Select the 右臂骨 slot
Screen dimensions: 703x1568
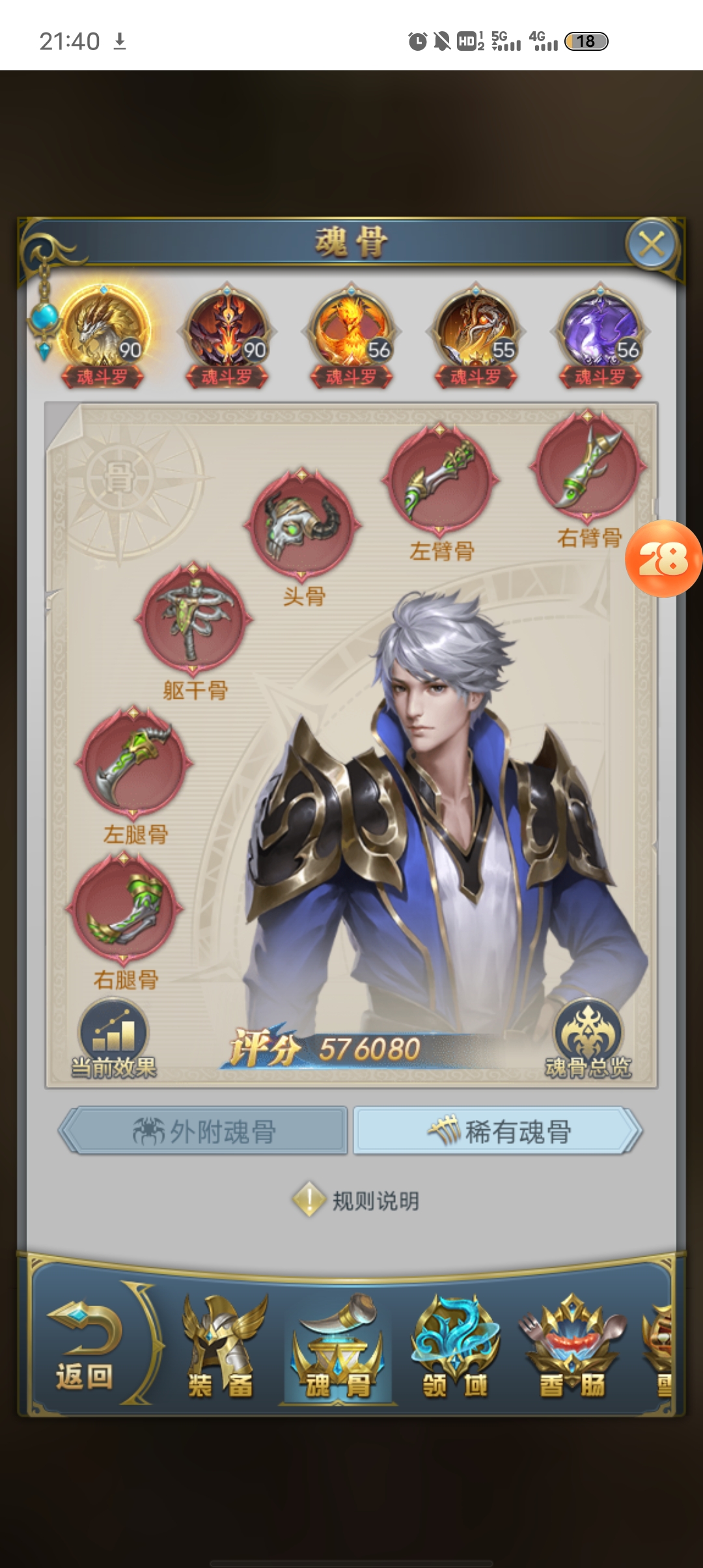coord(588,467)
